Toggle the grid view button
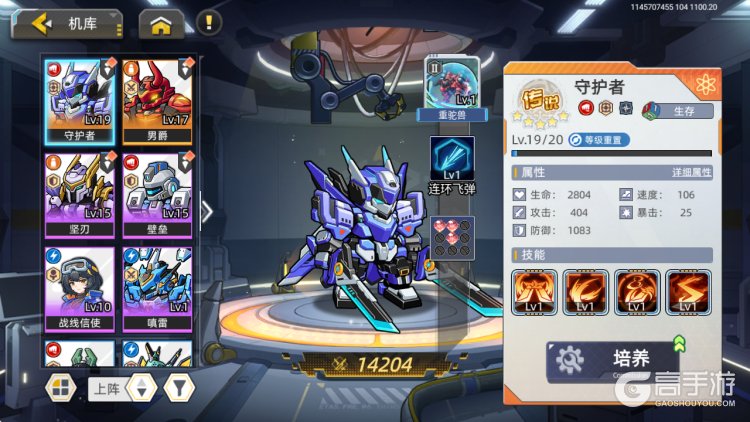Screen dimensions: 750x422 click(61, 386)
